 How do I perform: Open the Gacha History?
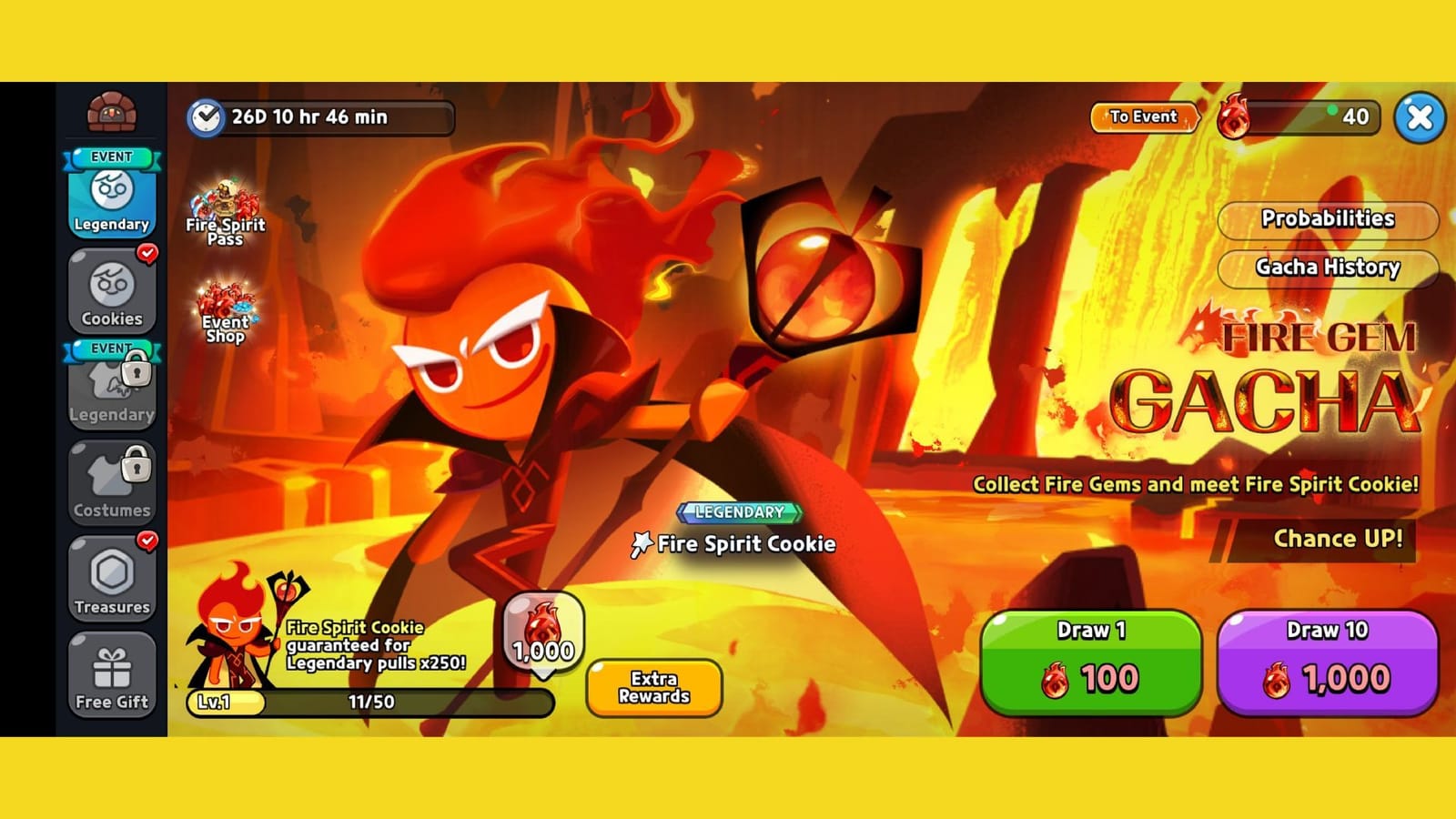[x=1329, y=268]
